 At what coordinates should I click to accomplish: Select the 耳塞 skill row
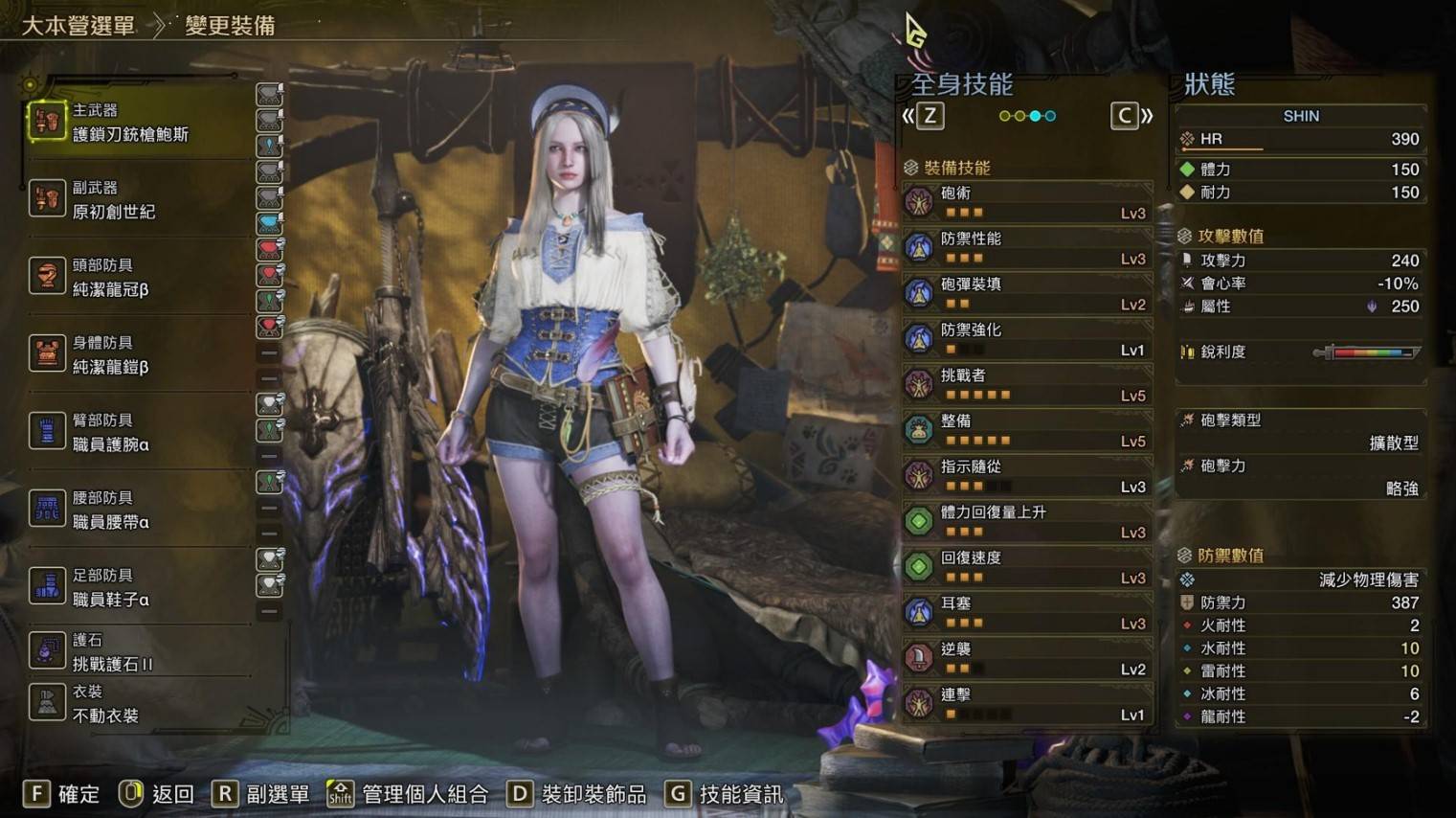(1026, 613)
